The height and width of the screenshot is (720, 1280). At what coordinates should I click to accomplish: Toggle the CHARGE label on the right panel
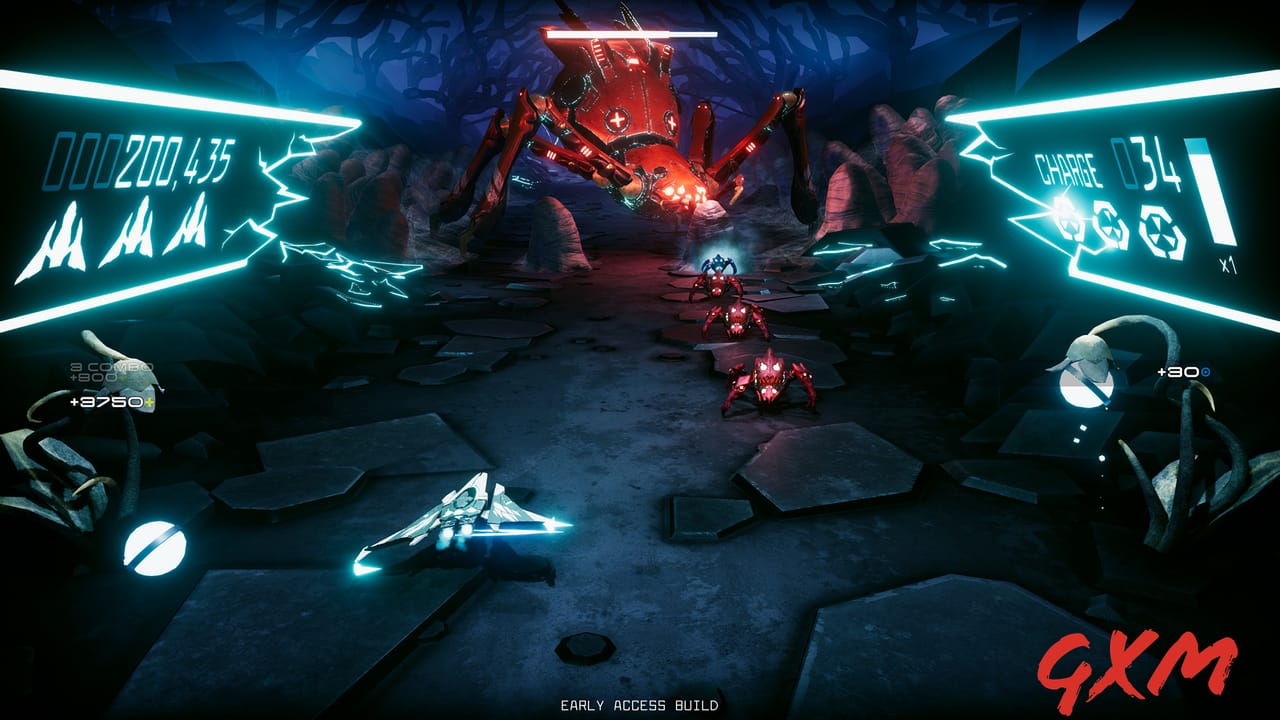[1069, 168]
